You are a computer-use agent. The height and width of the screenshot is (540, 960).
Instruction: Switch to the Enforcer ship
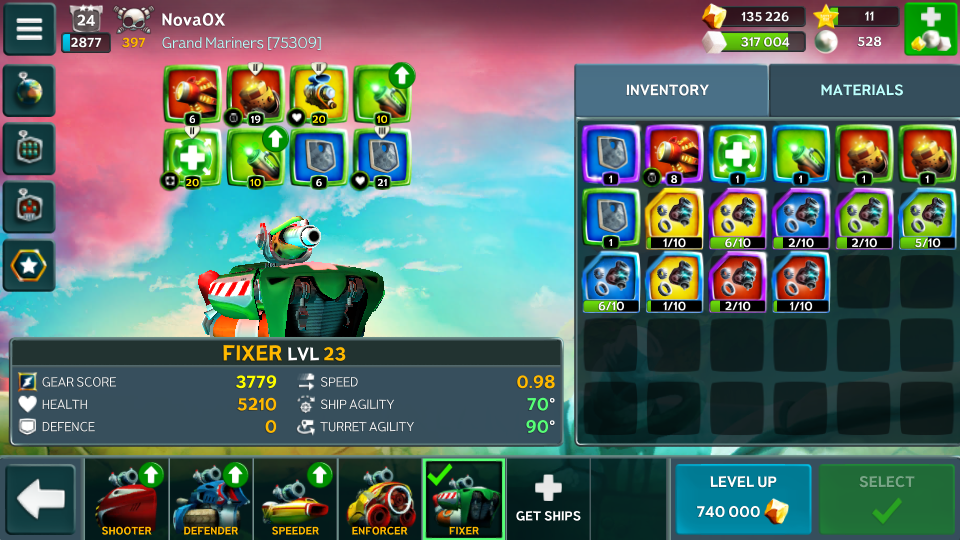380,498
